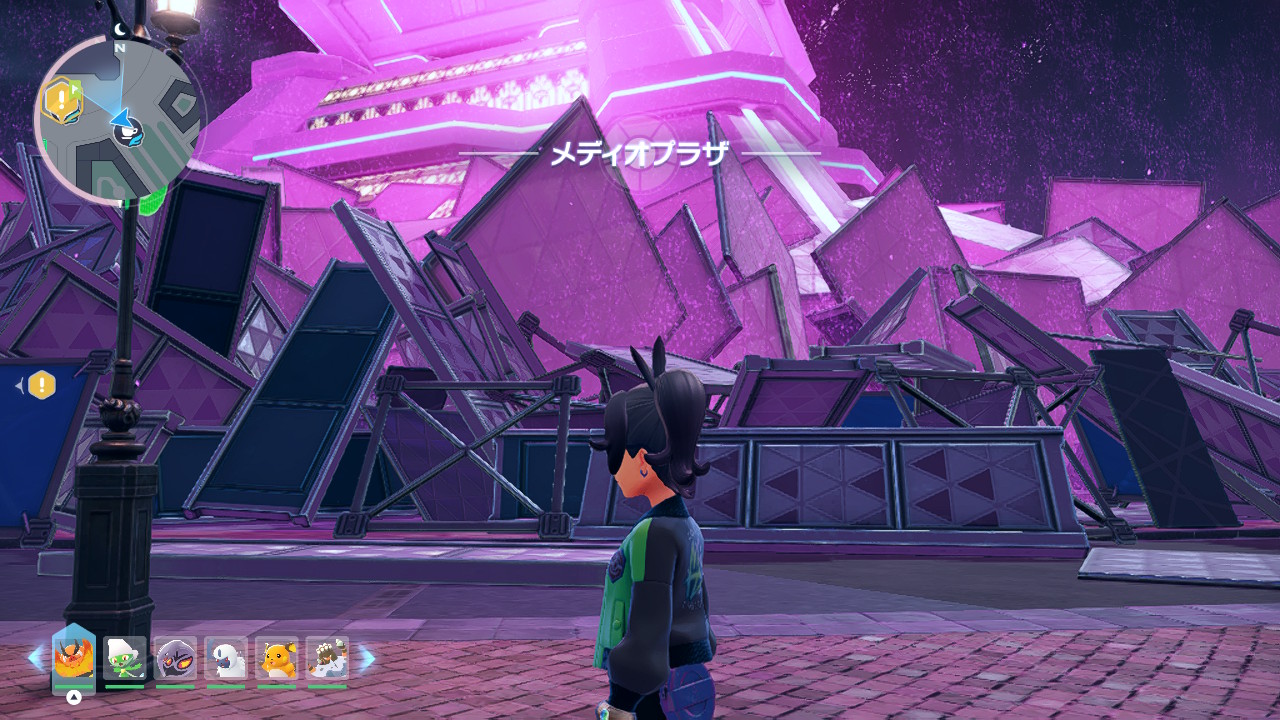The image size is (1280, 720).
Task: Pick Raichu from the party bar
Action: coord(277,658)
